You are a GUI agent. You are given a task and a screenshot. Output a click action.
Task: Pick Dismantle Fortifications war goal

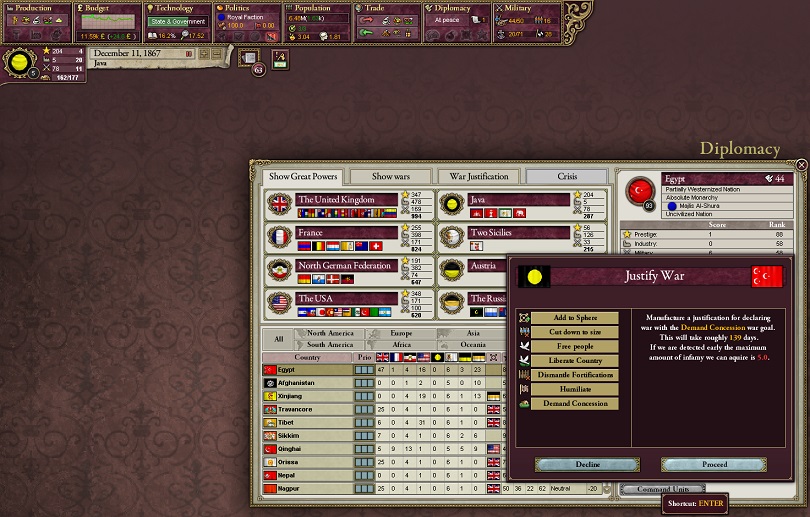pyautogui.click(x=575, y=374)
